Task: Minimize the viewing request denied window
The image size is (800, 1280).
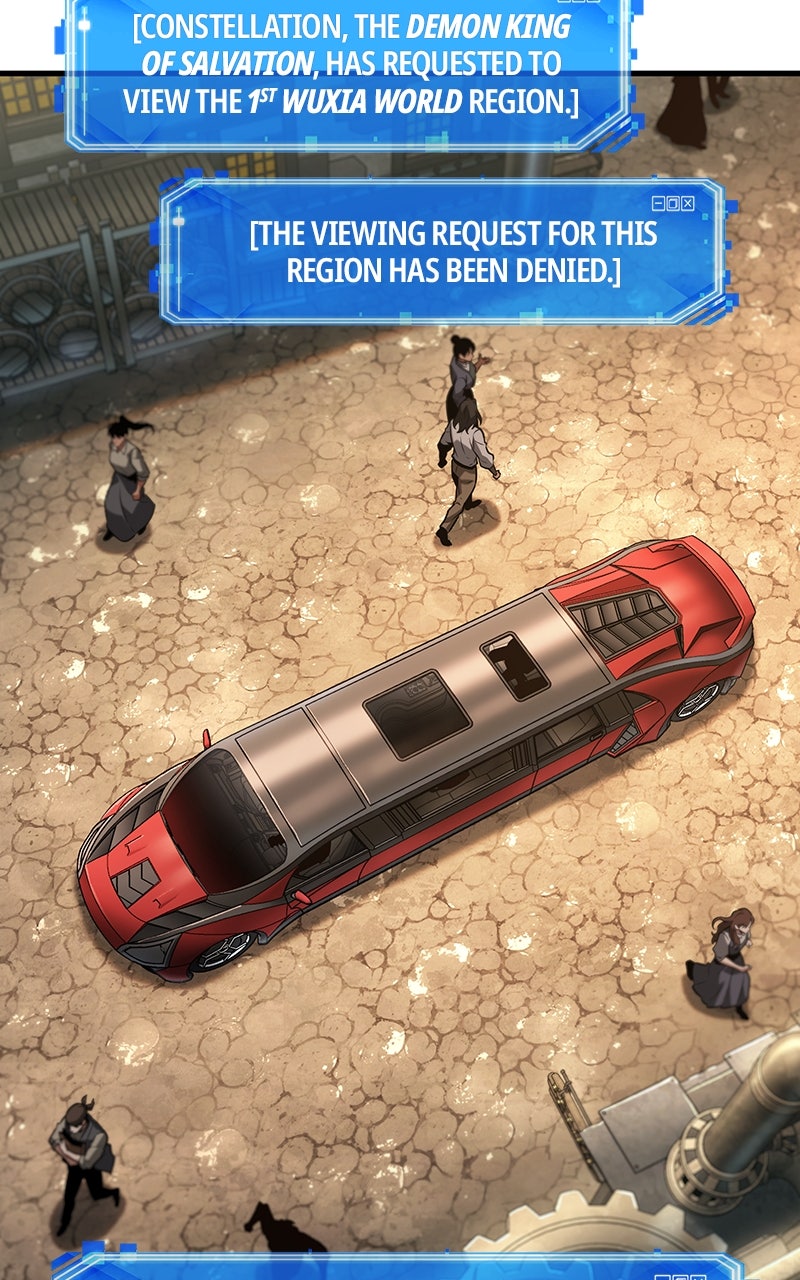Action: (x=658, y=203)
